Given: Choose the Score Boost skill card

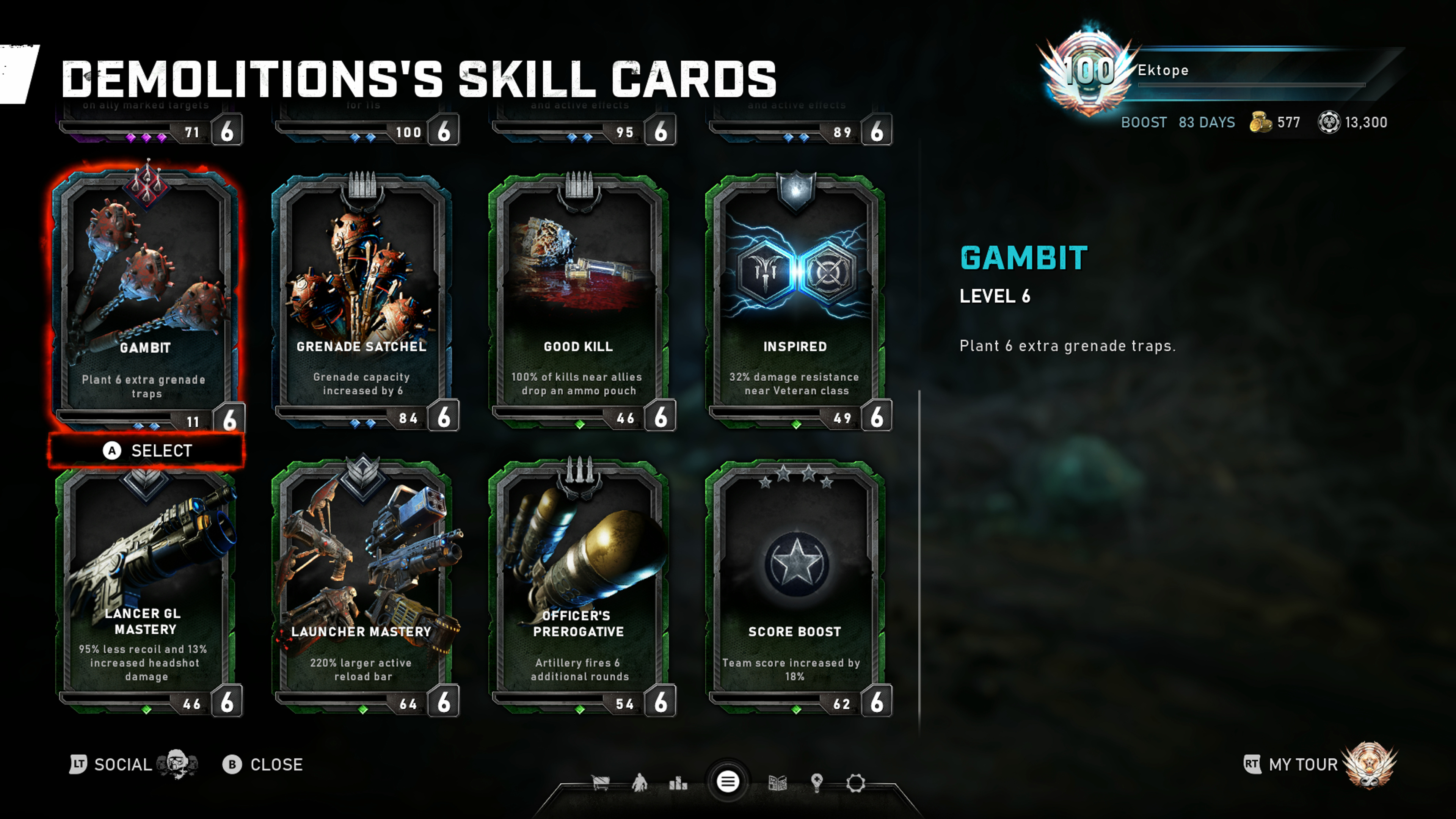Looking at the screenshot, I should tap(795, 588).
